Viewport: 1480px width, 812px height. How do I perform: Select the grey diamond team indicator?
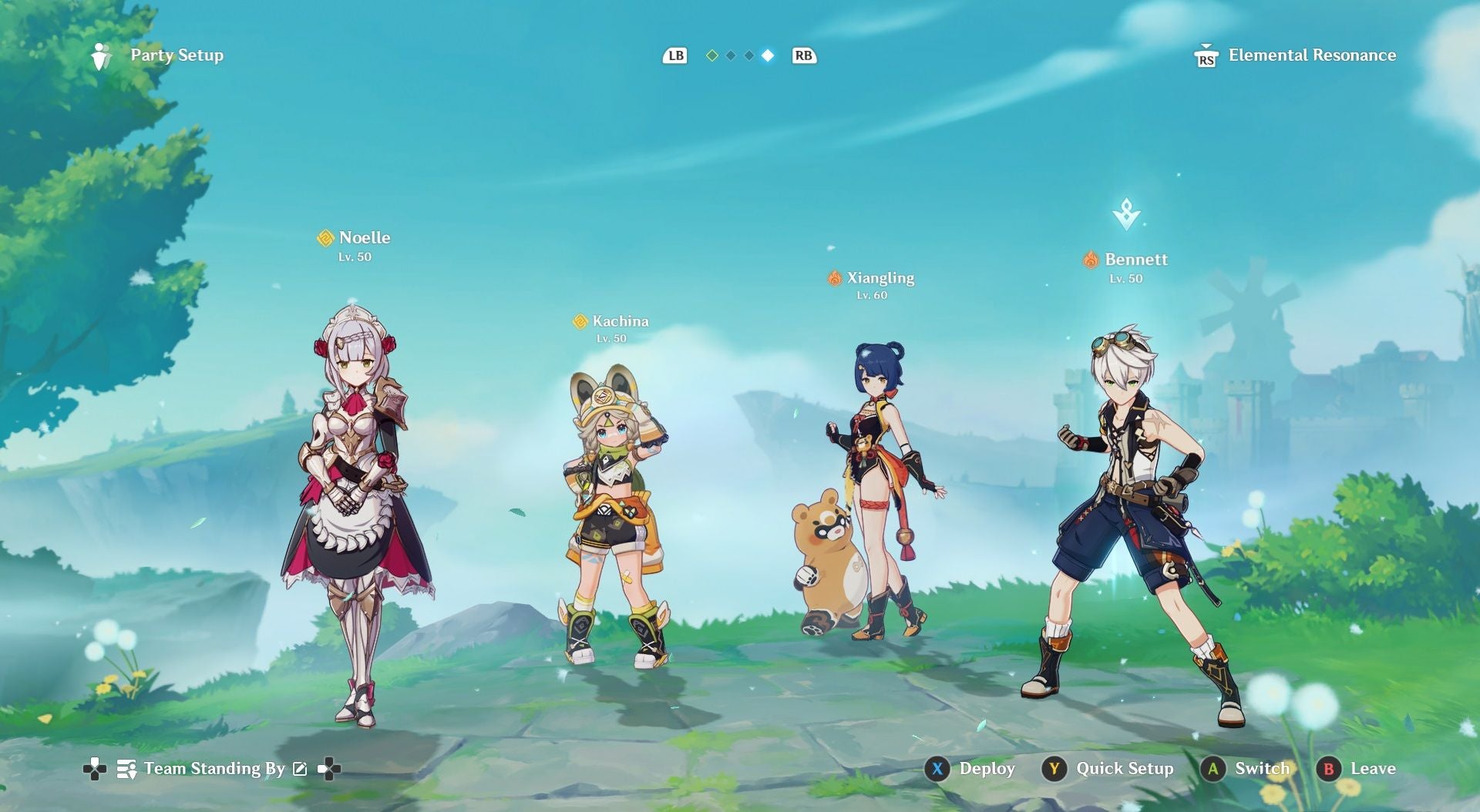(x=731, y=55)
